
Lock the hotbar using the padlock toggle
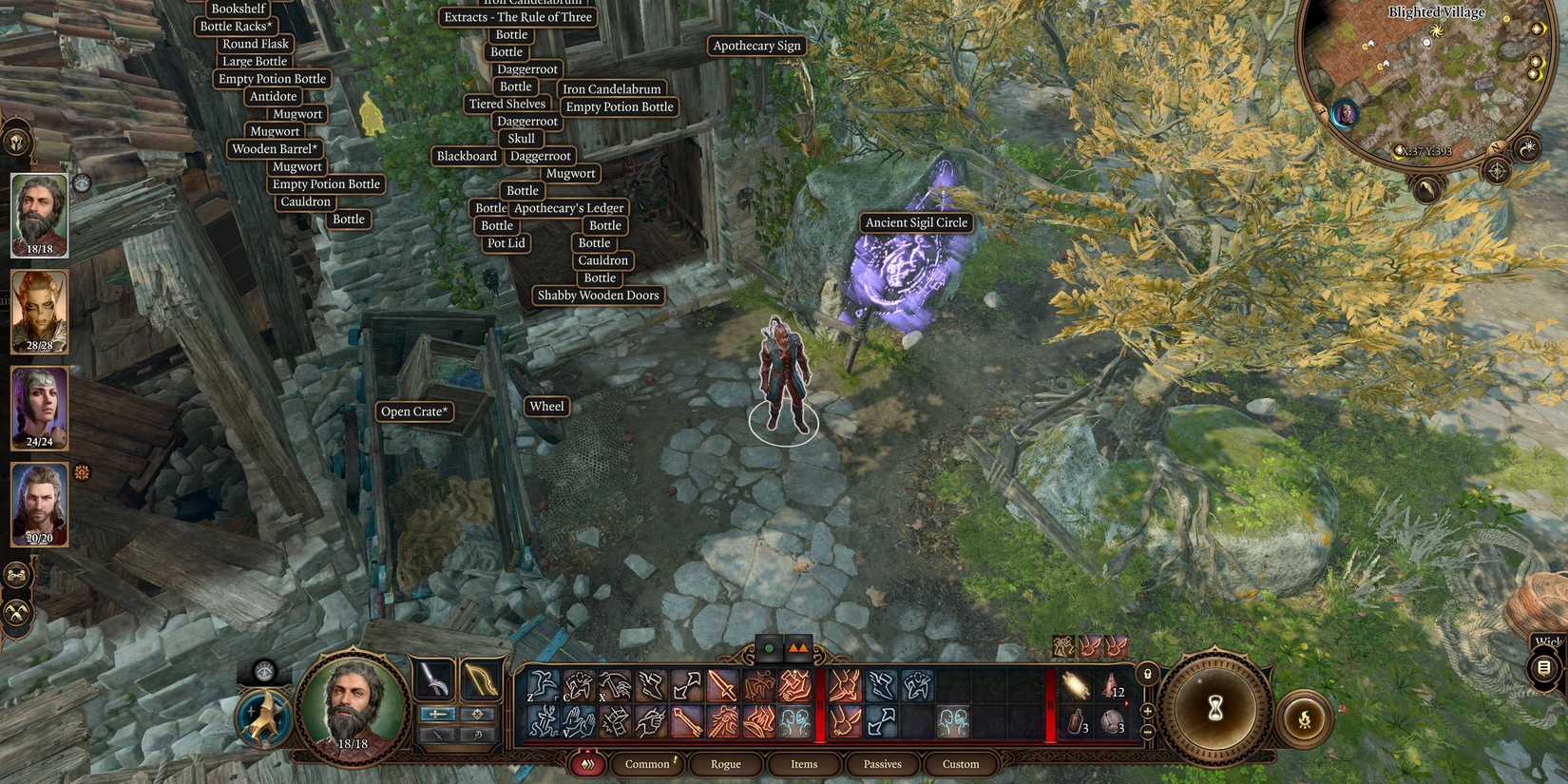[1148, 675]
